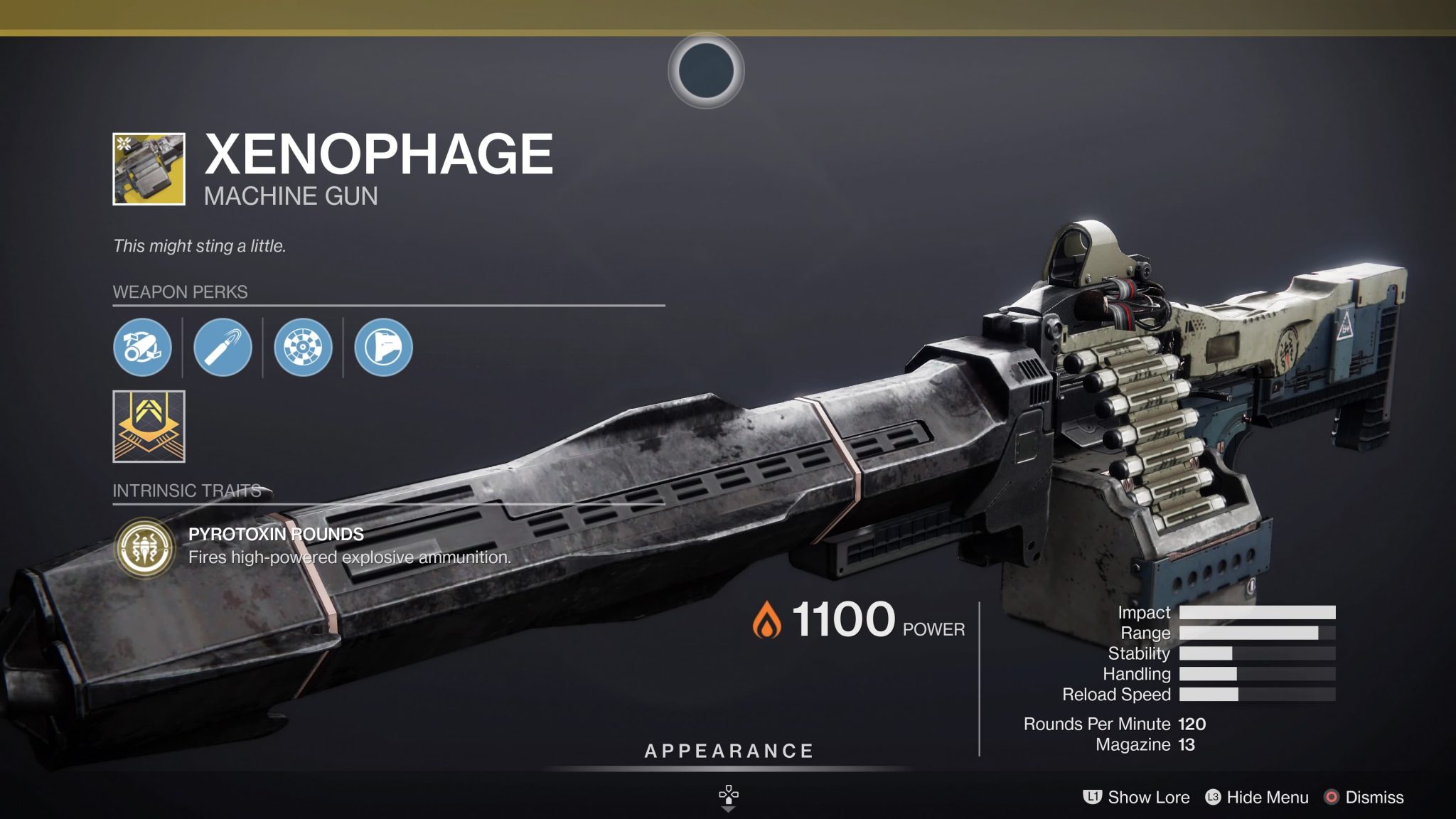The image size is (1456, 819).
Task: Click the Xenophage weapon thumbnail
Action: (149, 169)
